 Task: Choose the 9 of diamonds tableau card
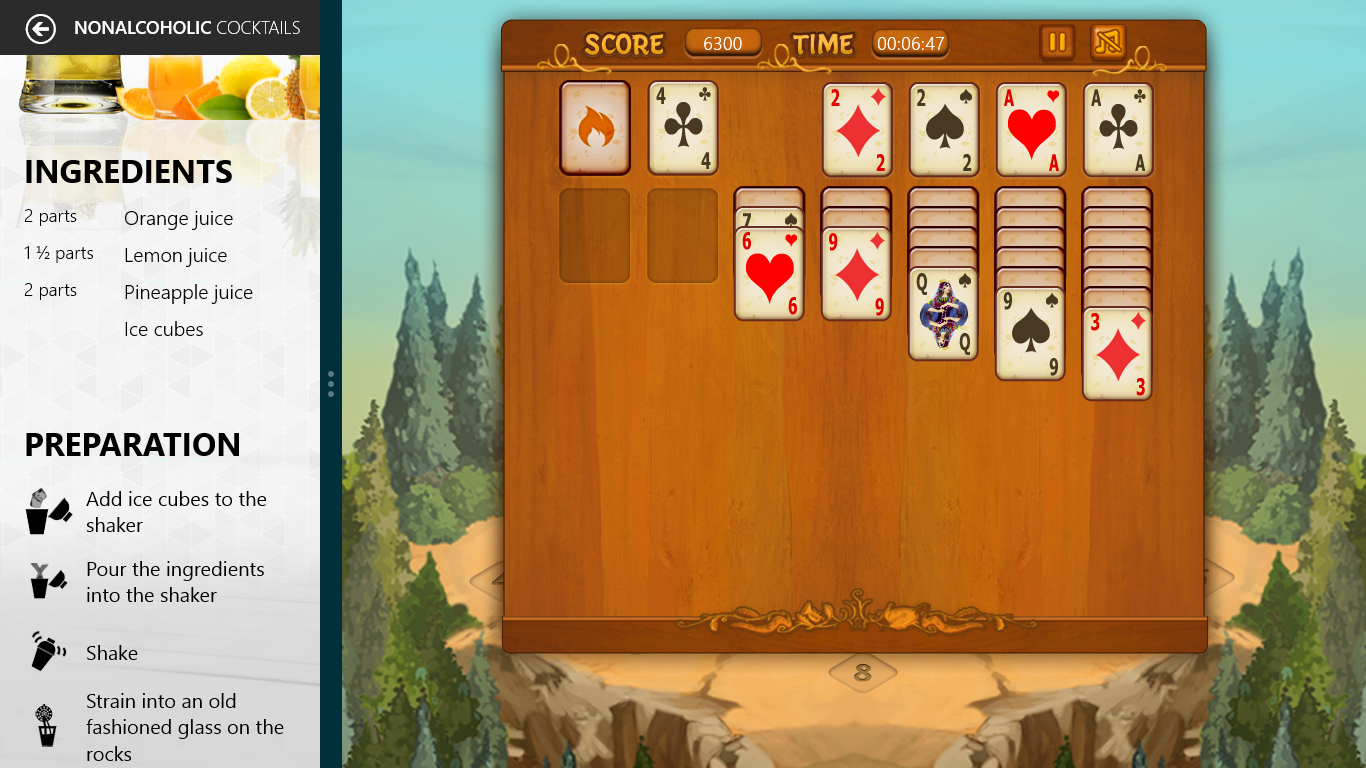(857, 273)
